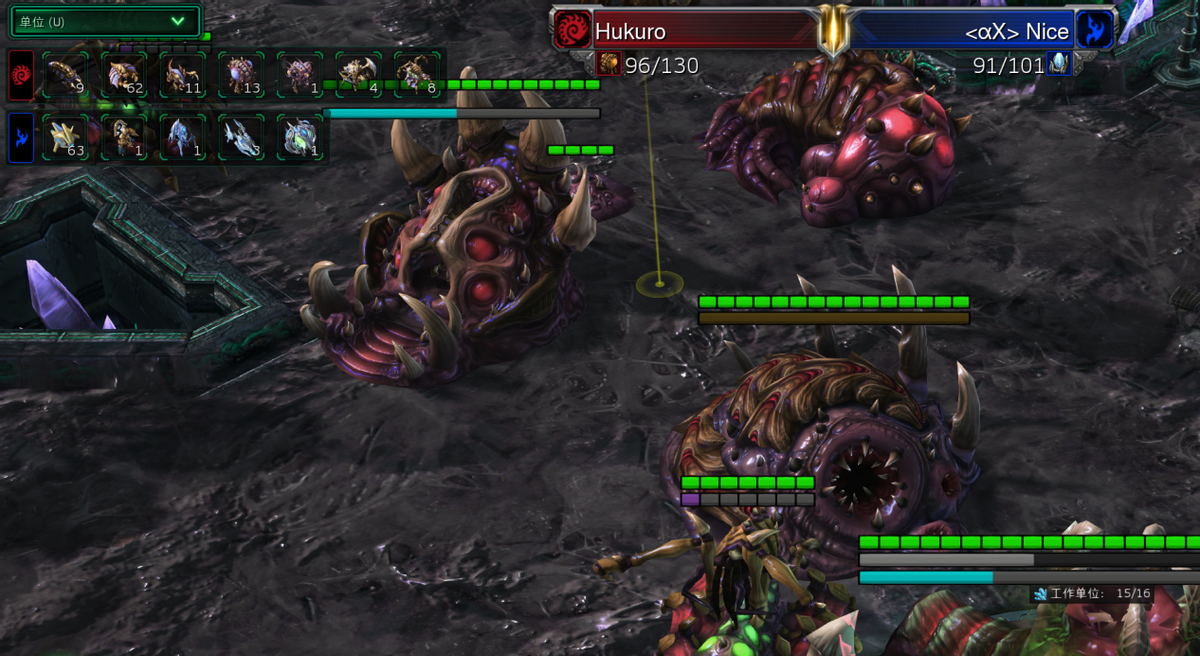Select the Zerg Drone icon showing 62
Image resolution: width=1200 pixels, height=656 pixels.
click(x=124, y=74)
